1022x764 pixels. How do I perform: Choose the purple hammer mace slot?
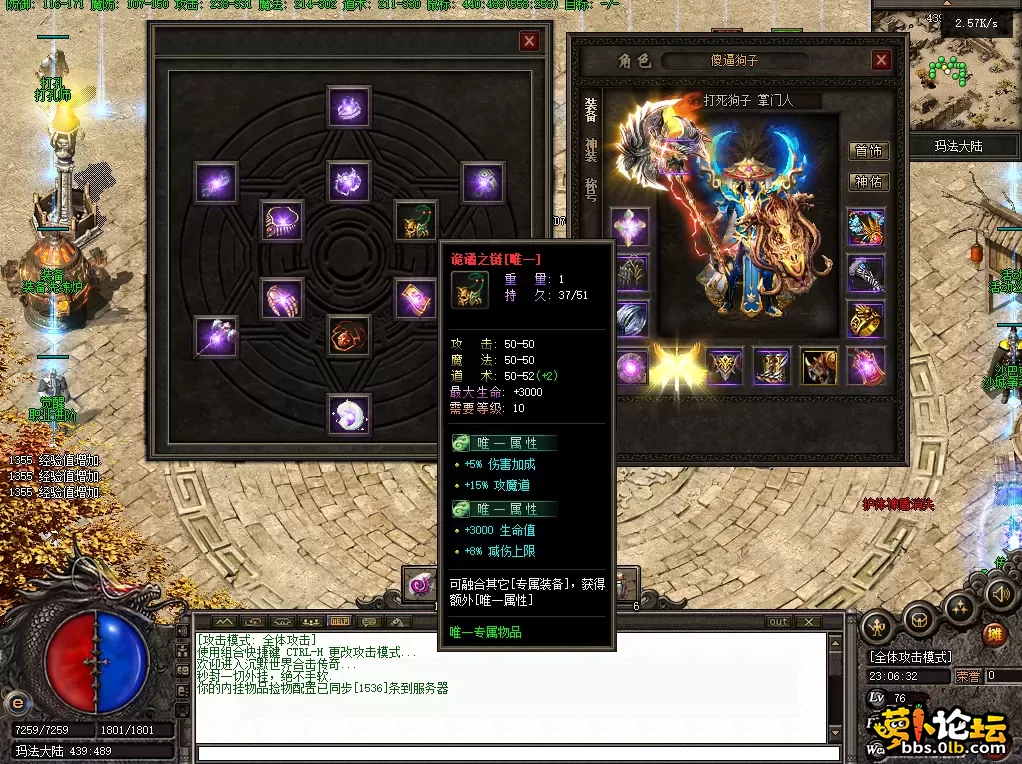click(216, 336)
